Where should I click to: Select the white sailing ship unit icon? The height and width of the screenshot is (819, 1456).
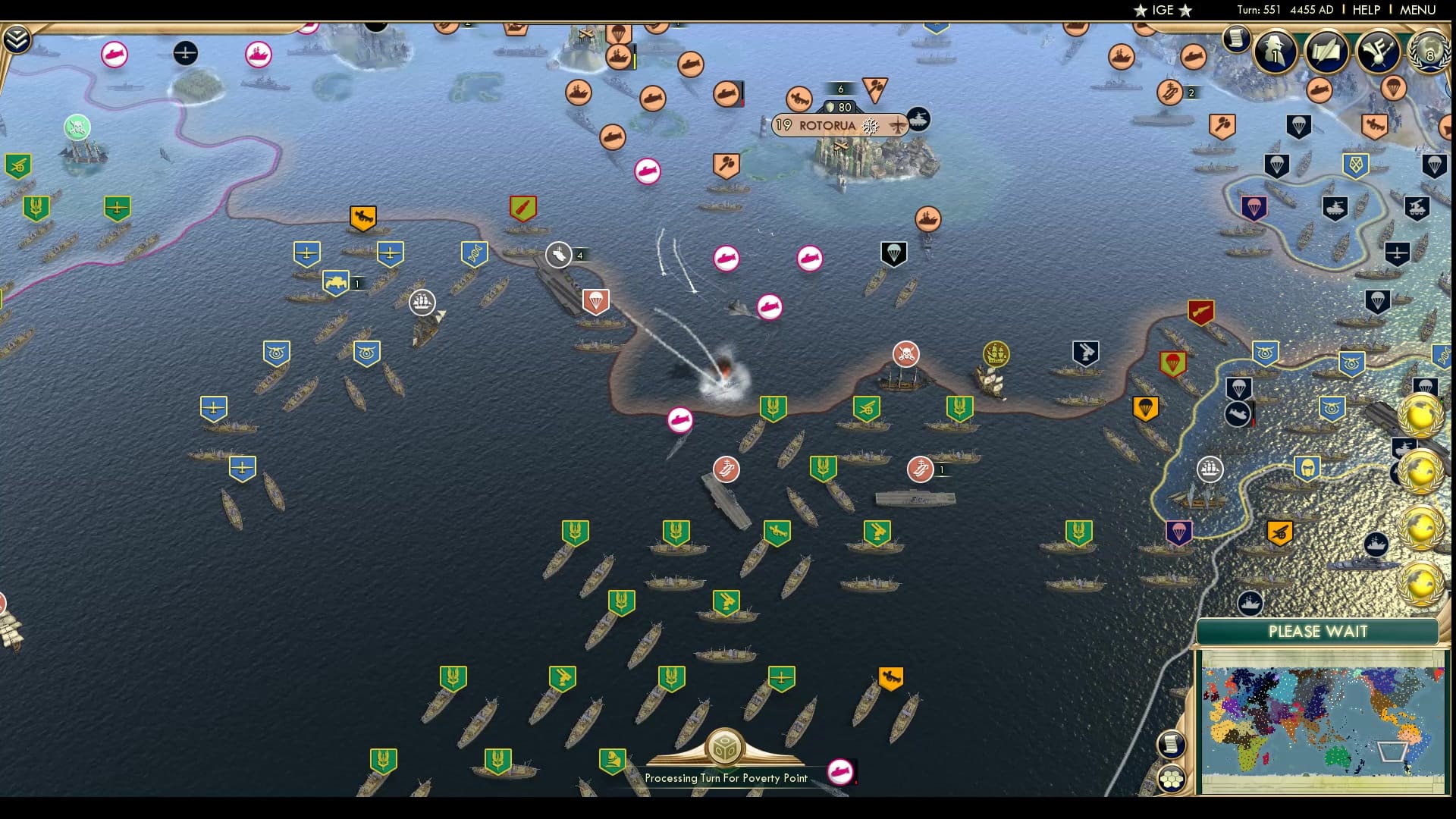422,303
